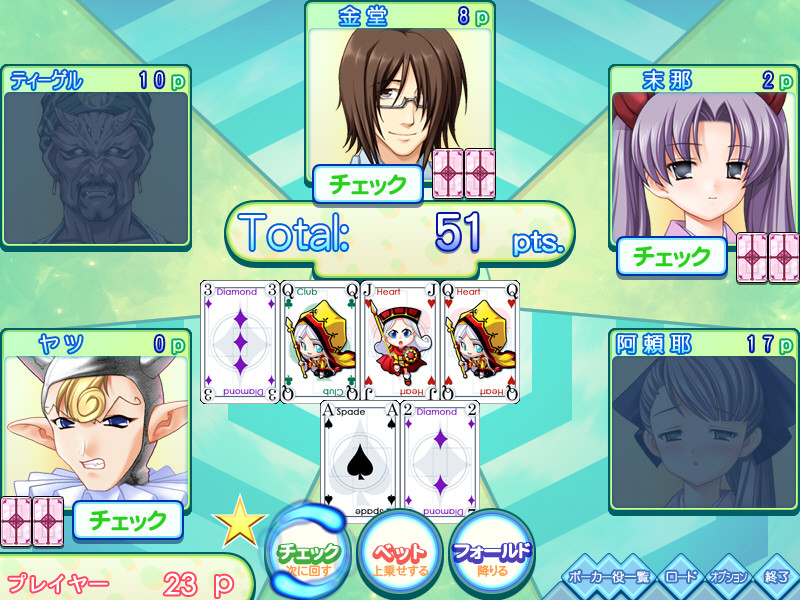Open the poker hand list (ポーカー役一覧)
Image resolution: width=800 pixels, height=600 pixels.
[x=607, y=578]
